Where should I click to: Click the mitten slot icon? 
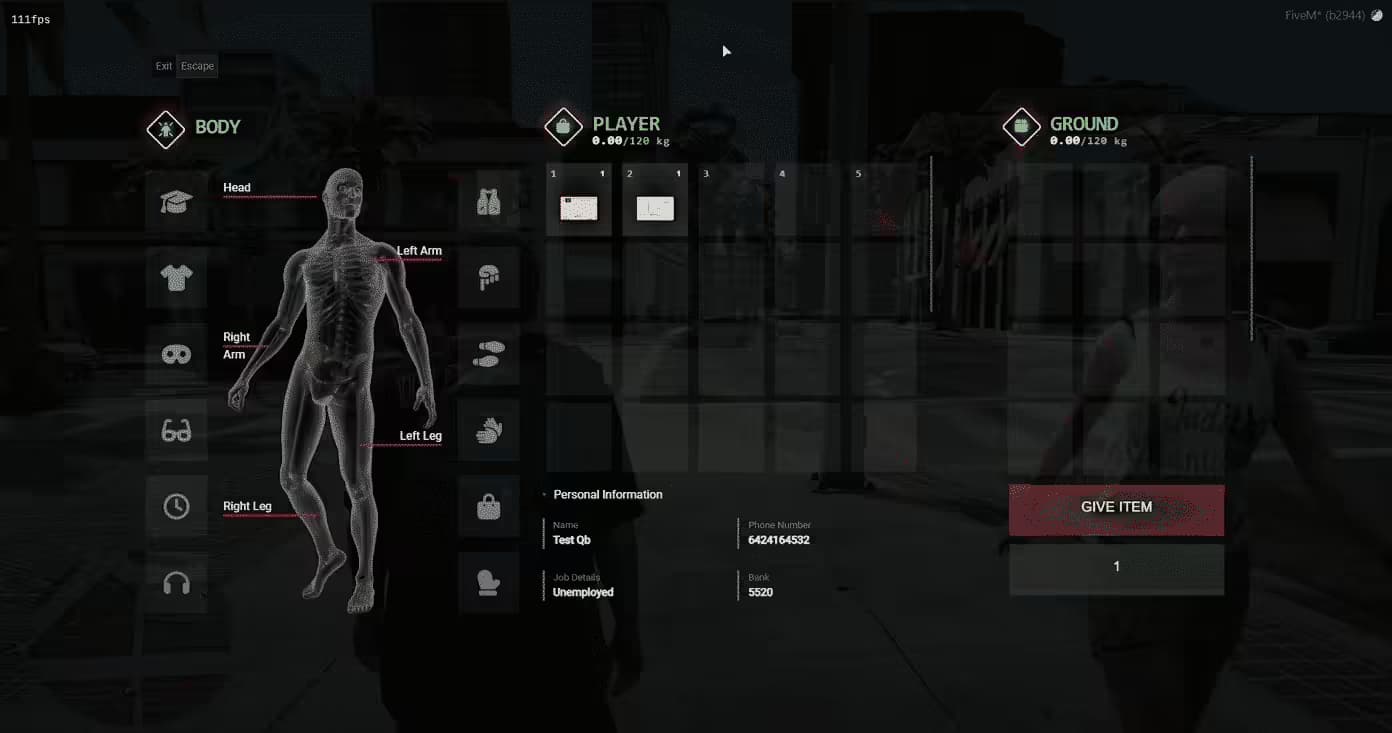[489, 583]
